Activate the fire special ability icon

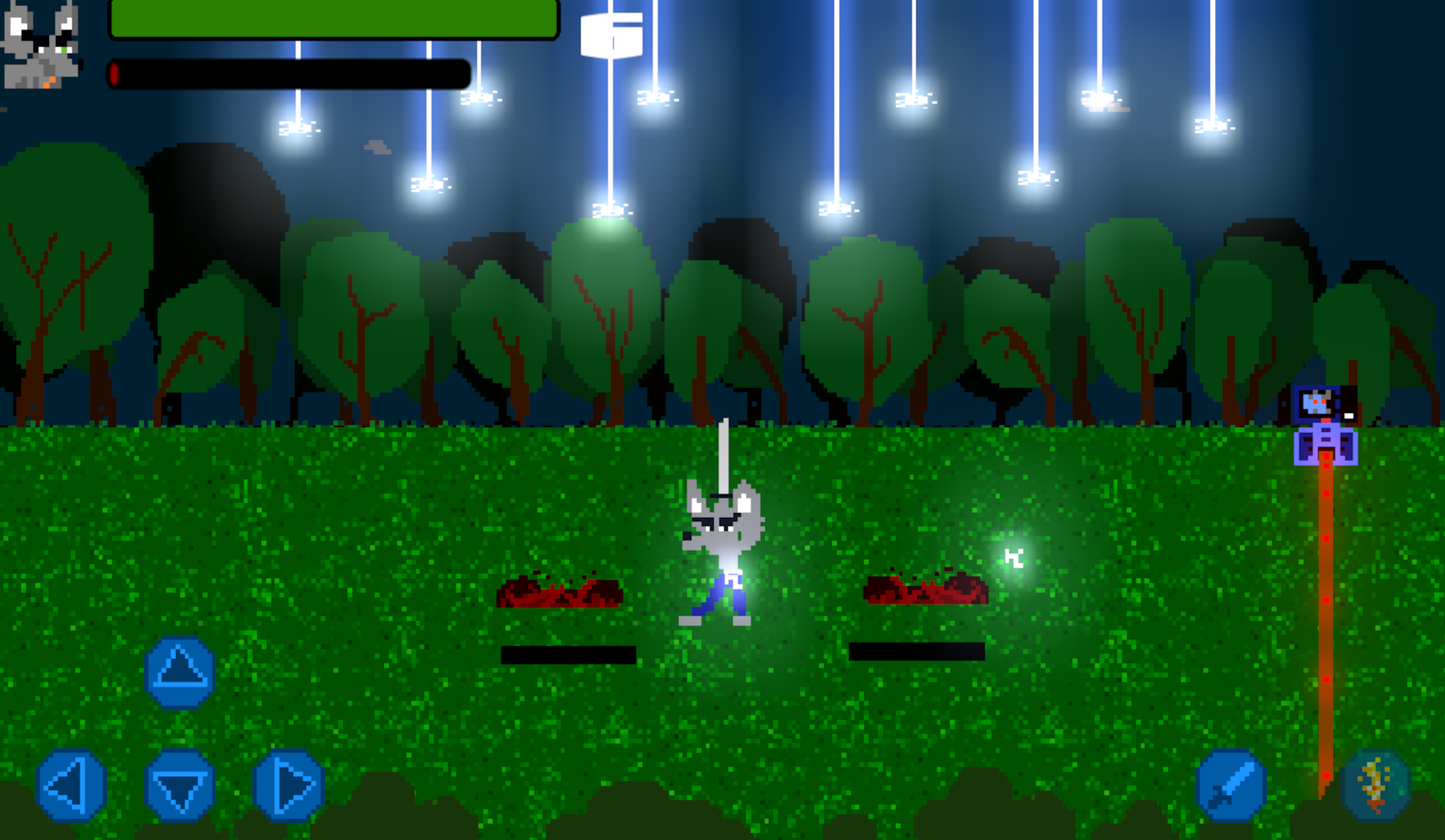pos(1373,786)
